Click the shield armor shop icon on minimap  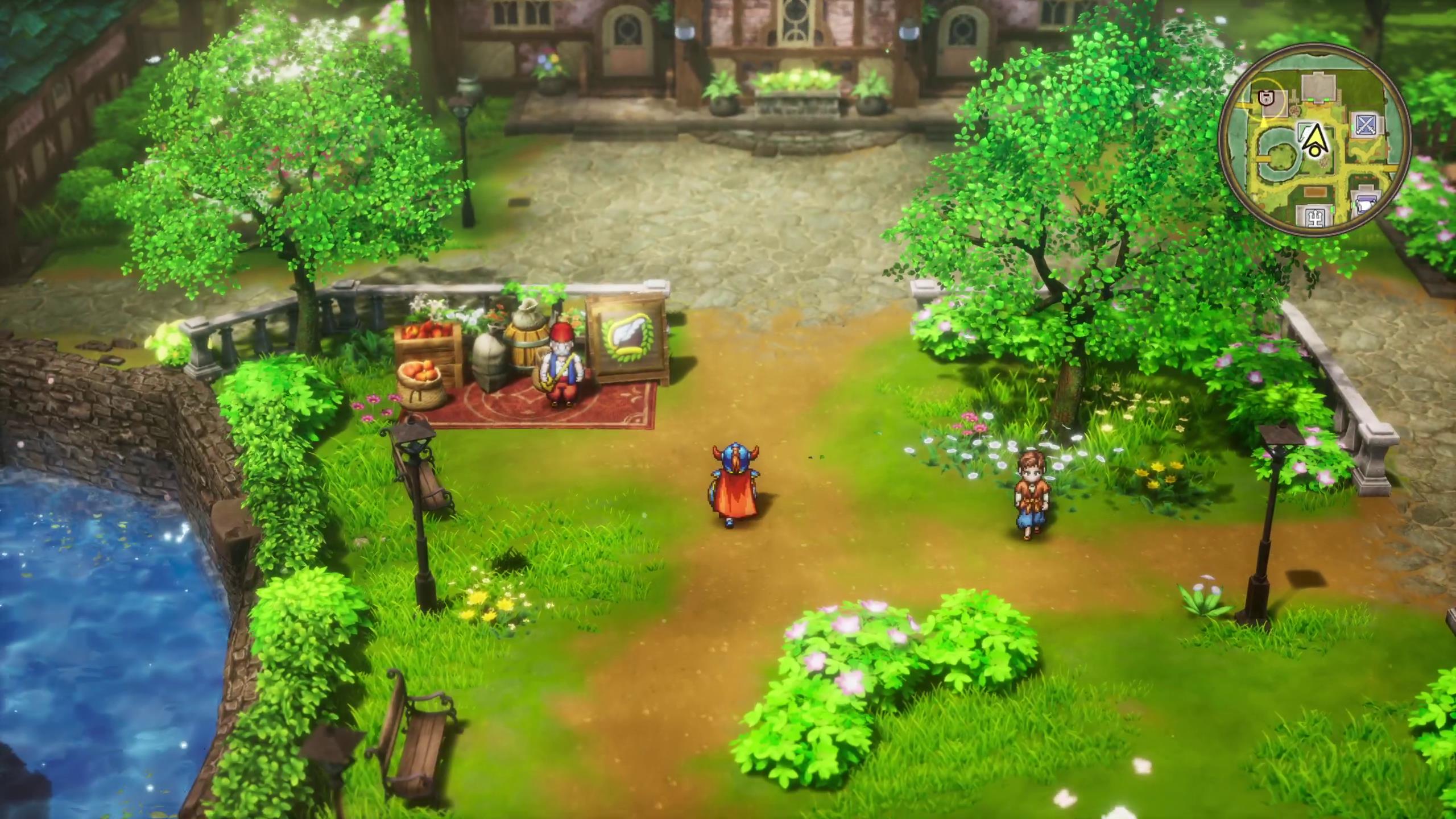tap(1266, 97)
